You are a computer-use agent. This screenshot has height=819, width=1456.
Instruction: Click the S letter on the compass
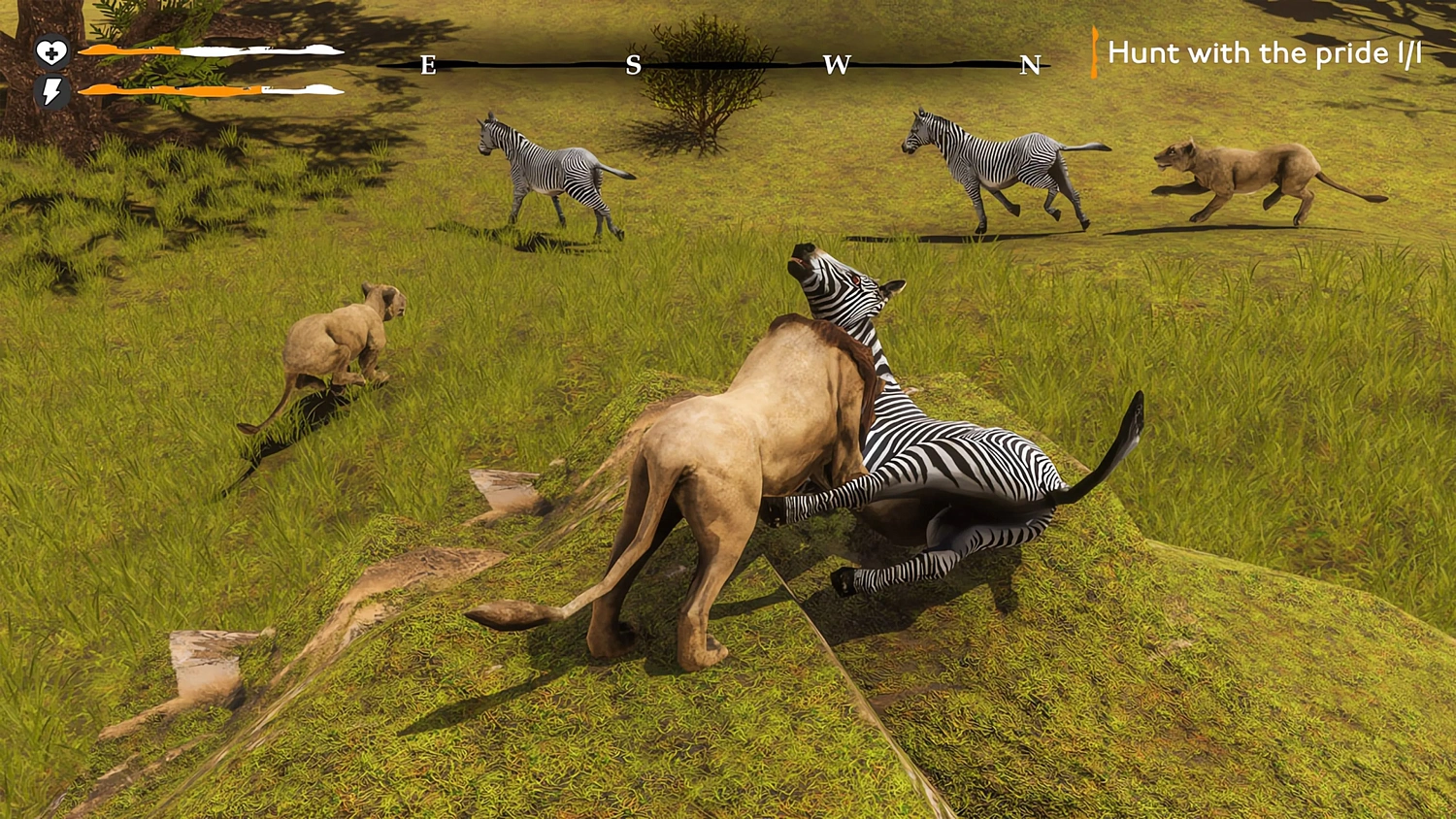coord(634,67)
